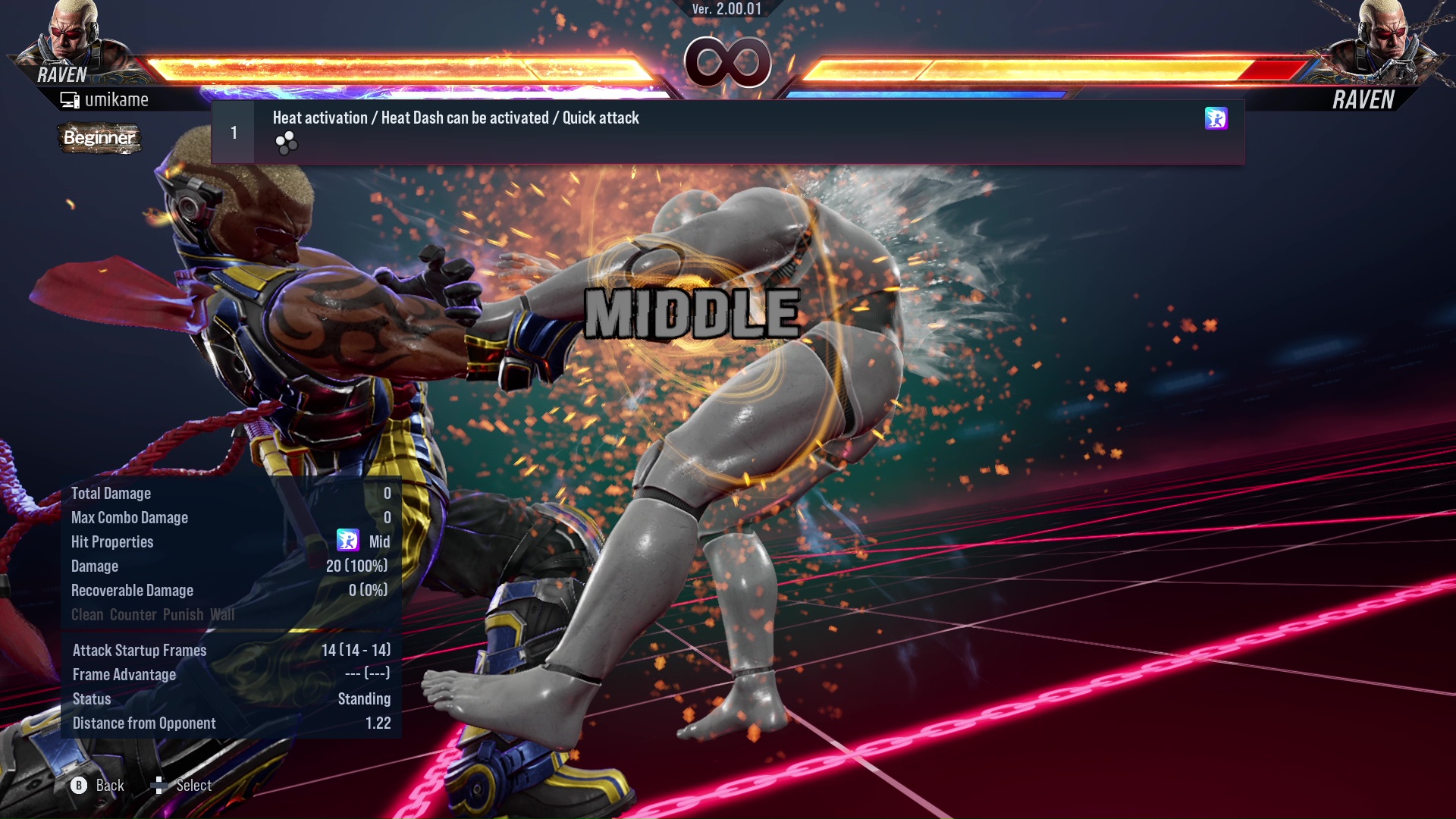This screenshot has height=819, width=1456.
Task: Select the umikame player name banner
Action: point(117,99)
